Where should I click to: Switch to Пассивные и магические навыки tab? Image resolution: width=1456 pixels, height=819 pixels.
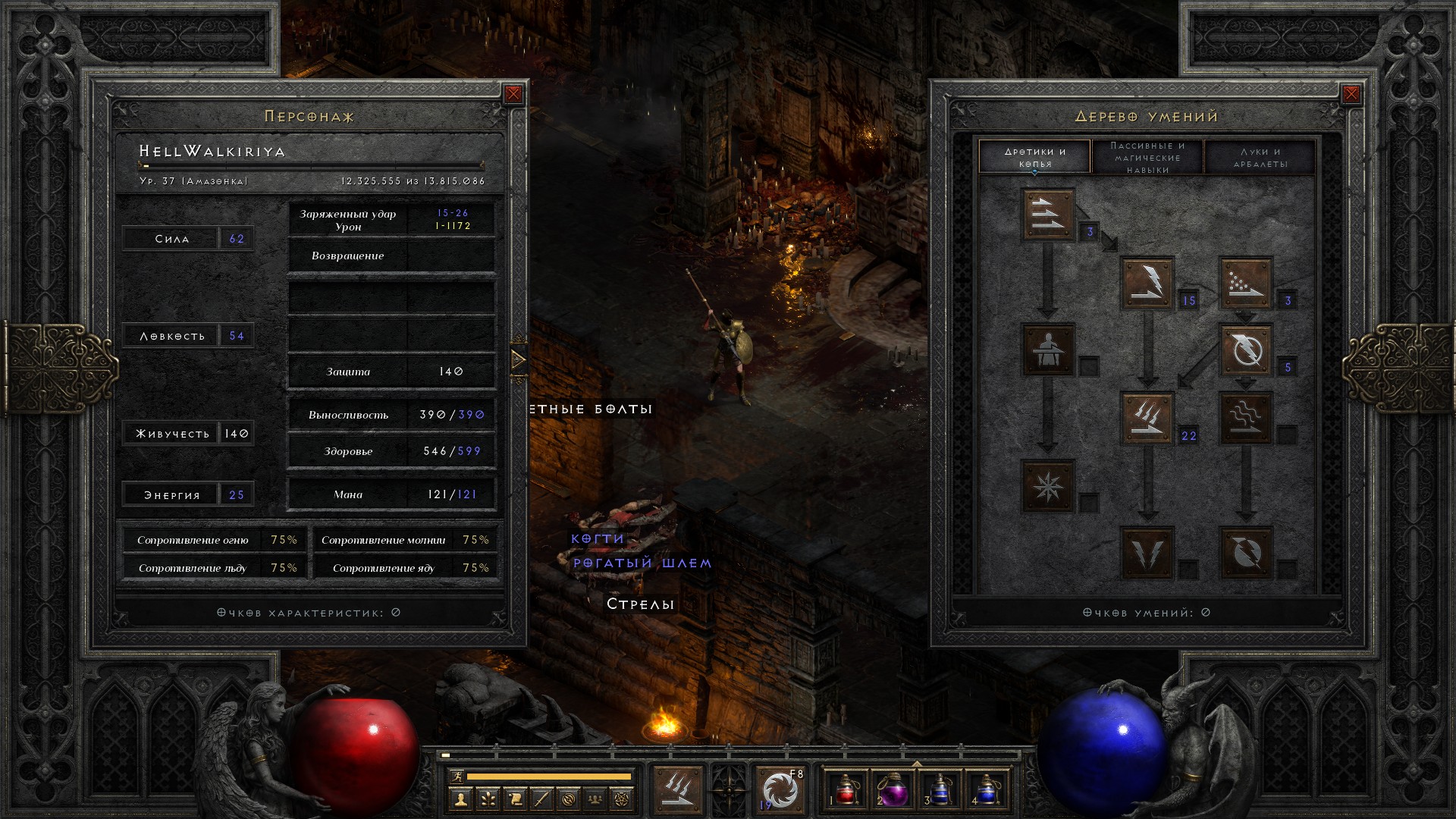(x=1147, y=158)
